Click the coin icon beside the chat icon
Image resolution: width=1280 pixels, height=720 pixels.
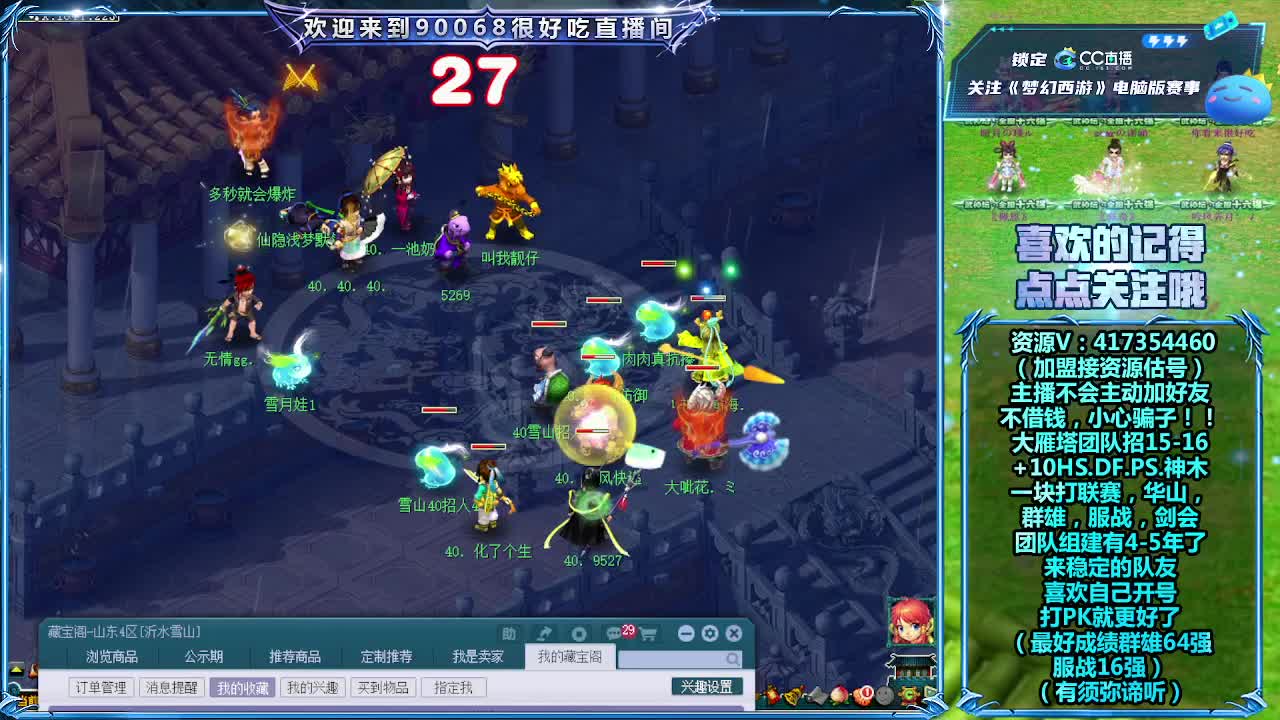[578, 633]
